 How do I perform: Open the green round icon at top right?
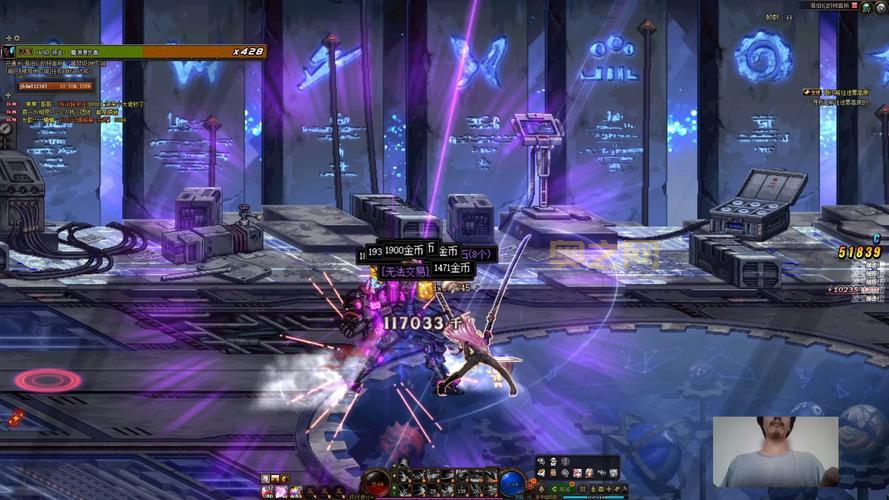[x=866, y=7]
